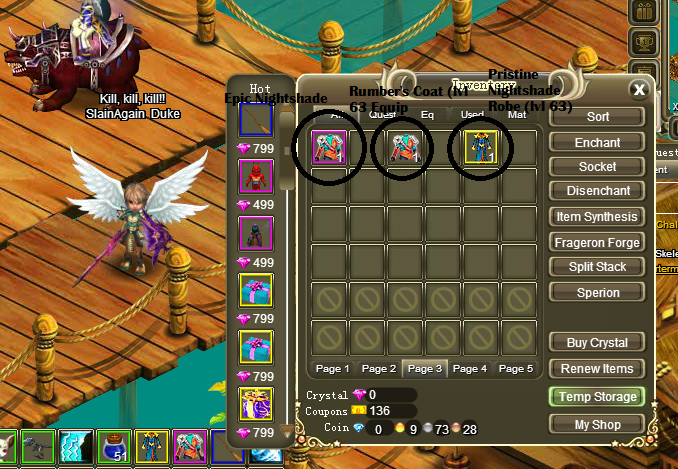Open My Shop
The image size is (678, 469).
click(597, 424)
